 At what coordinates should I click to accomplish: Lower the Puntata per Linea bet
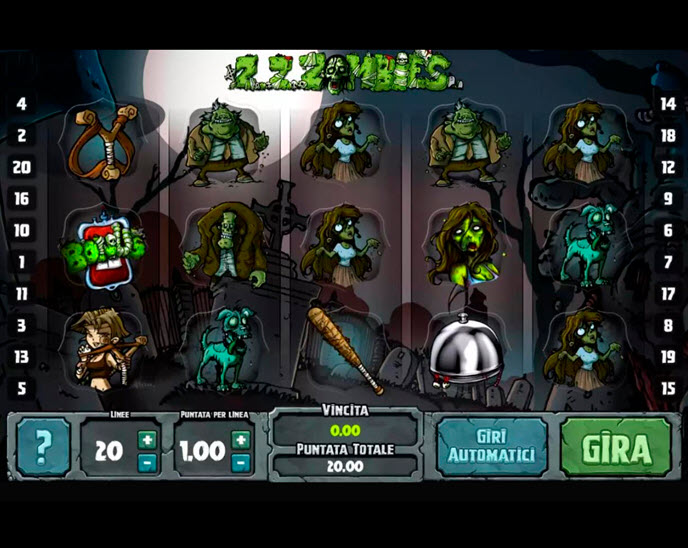click(x=240, y=462)
